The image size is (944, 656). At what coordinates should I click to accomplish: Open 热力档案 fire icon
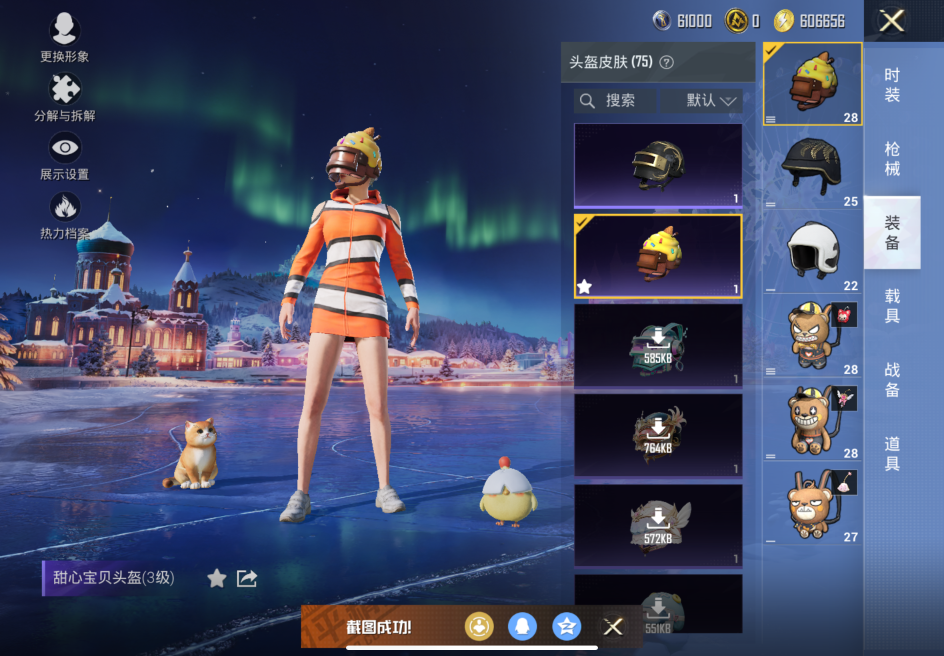click(65, 214)
